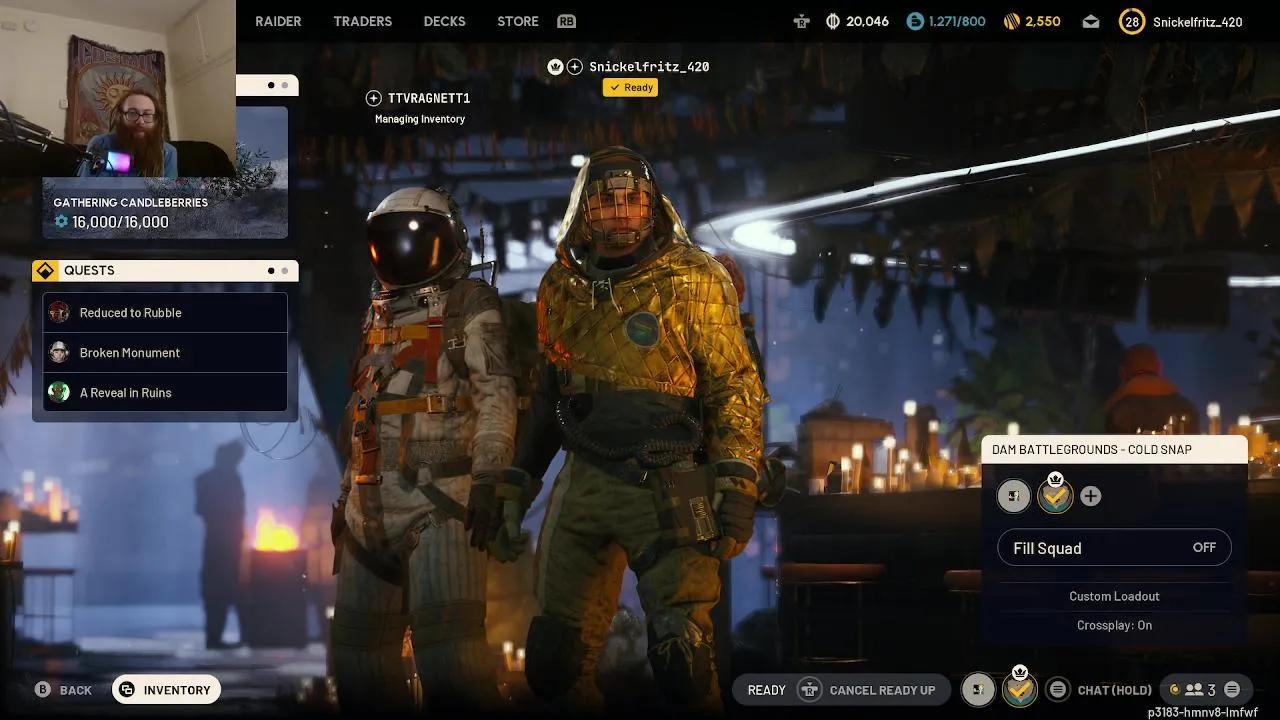This screenshot has height=720, width=1280.
Task: Switch to the Traders tab
Action: [x=362, y=21]
